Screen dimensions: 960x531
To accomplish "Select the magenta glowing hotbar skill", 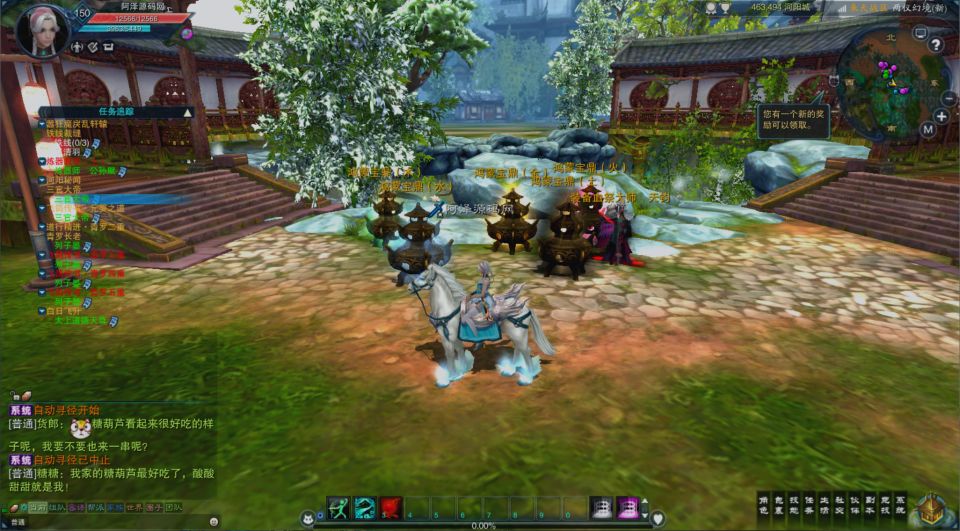I will click(627, 507).
